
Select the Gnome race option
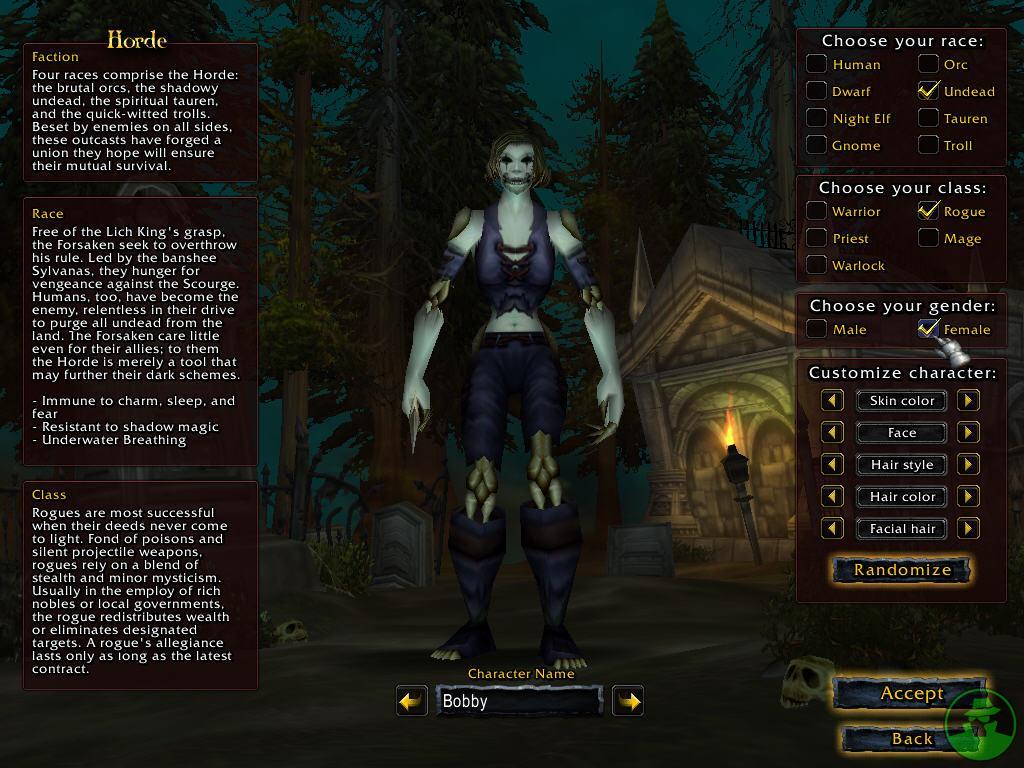tap(817, 145)
